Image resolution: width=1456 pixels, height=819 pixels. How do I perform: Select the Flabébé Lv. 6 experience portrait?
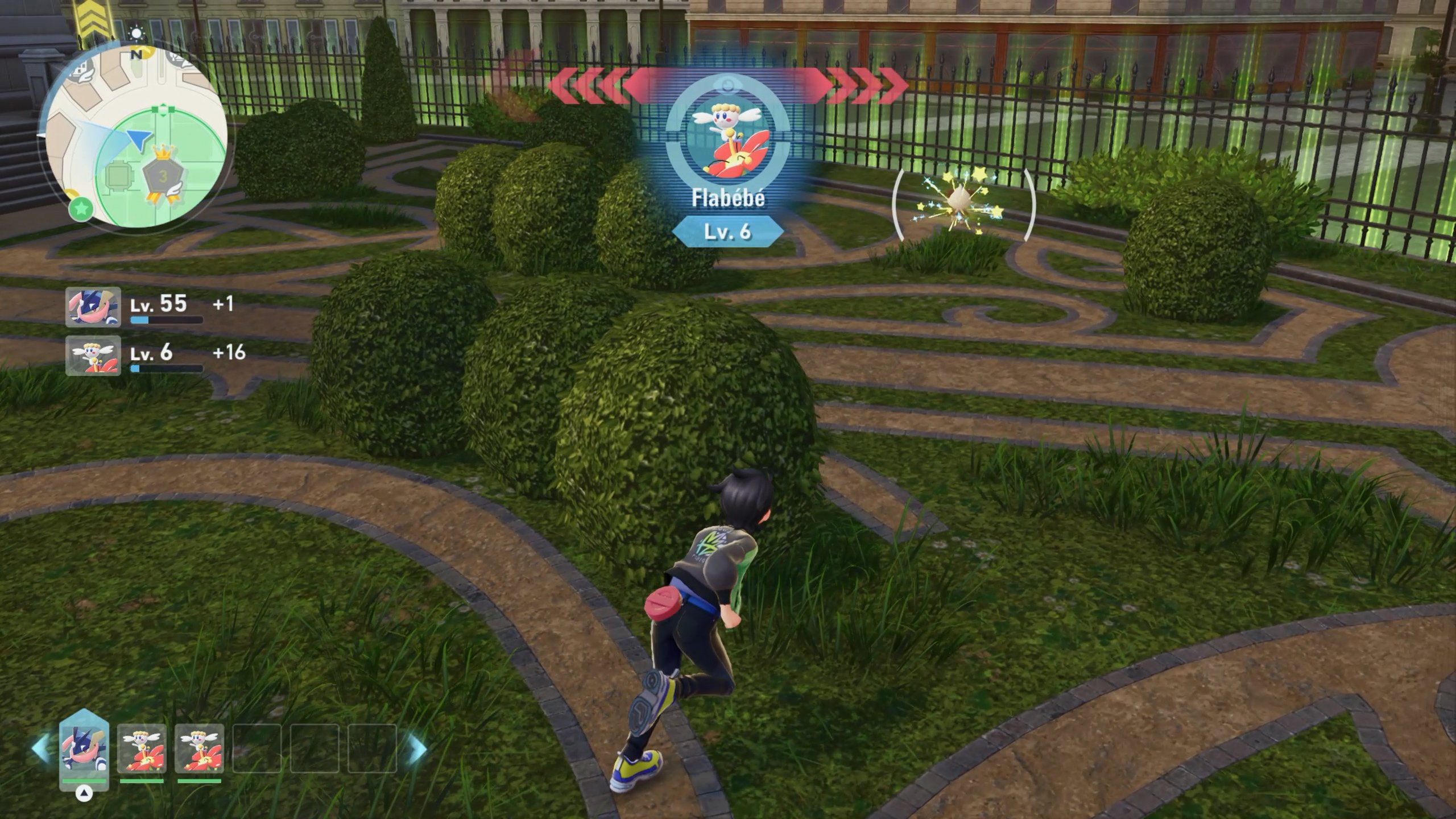point(93,355)
